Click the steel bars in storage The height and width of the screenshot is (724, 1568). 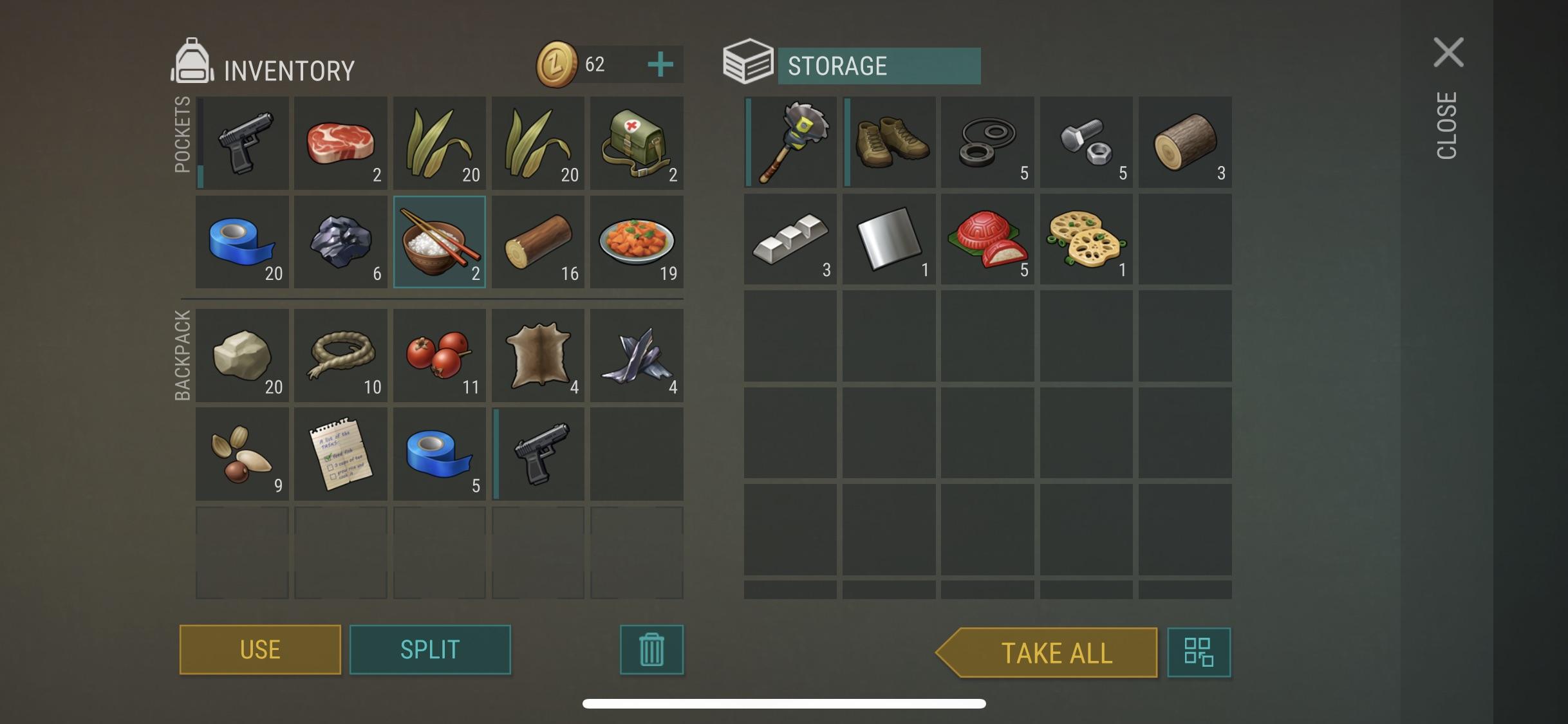point(790,240)
